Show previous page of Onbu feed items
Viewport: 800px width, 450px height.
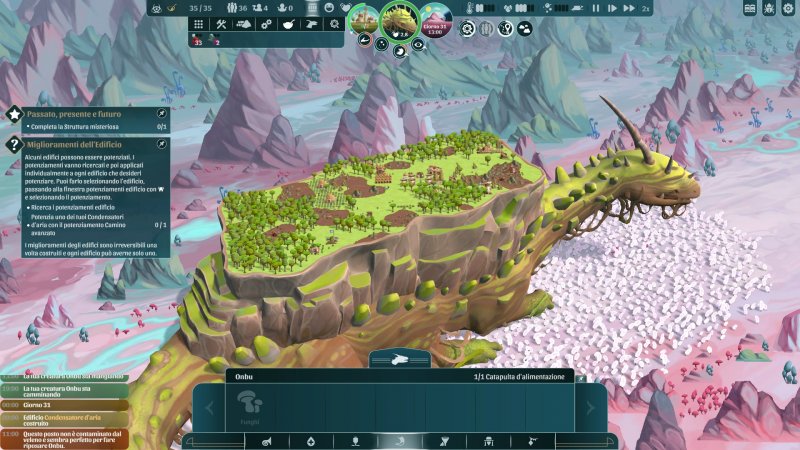[209, 408]
